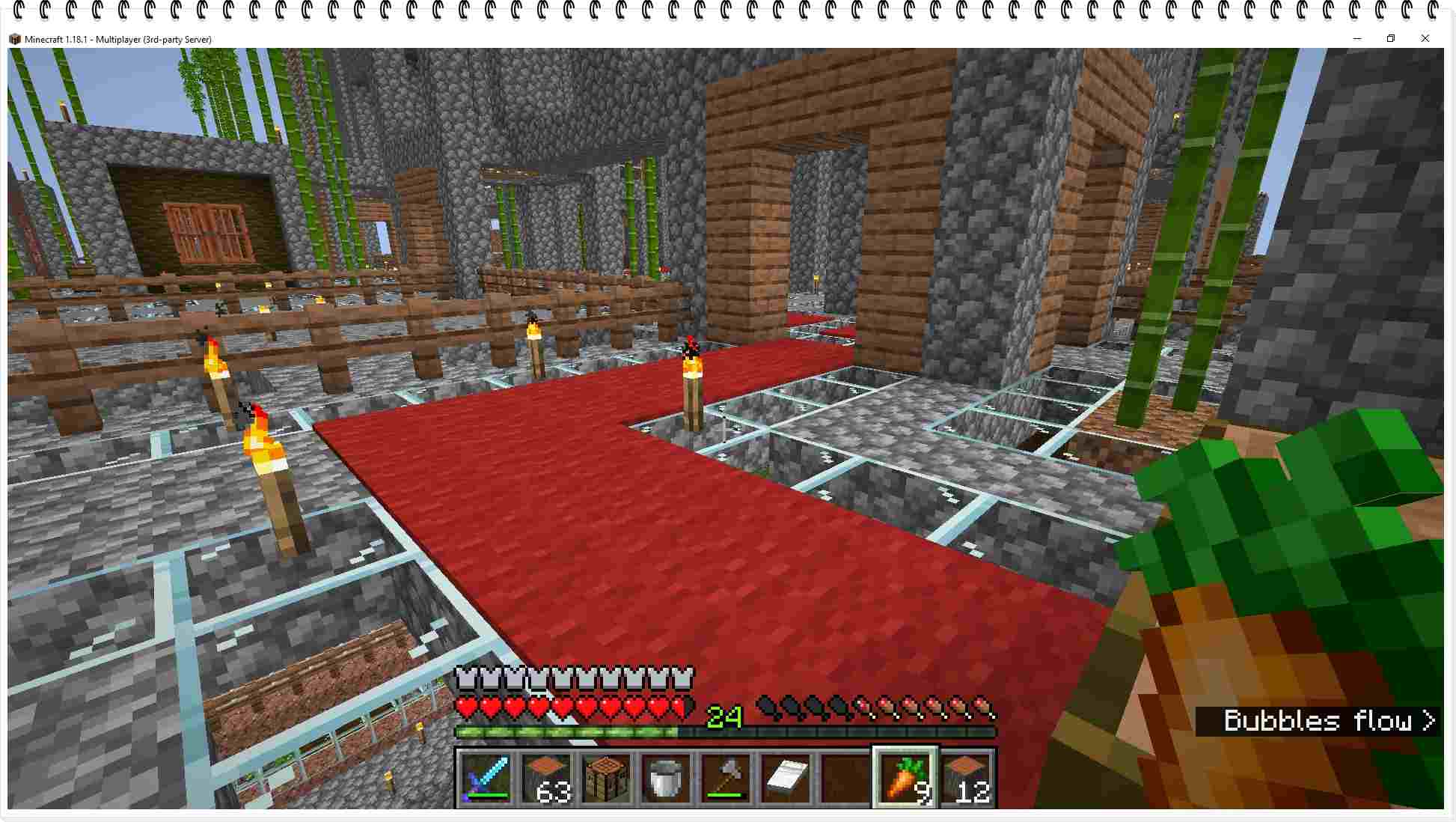Screen dimensions: 1456x822
Task: Click the rightmost hunger drumstick icon
Action: pos(986,704)
